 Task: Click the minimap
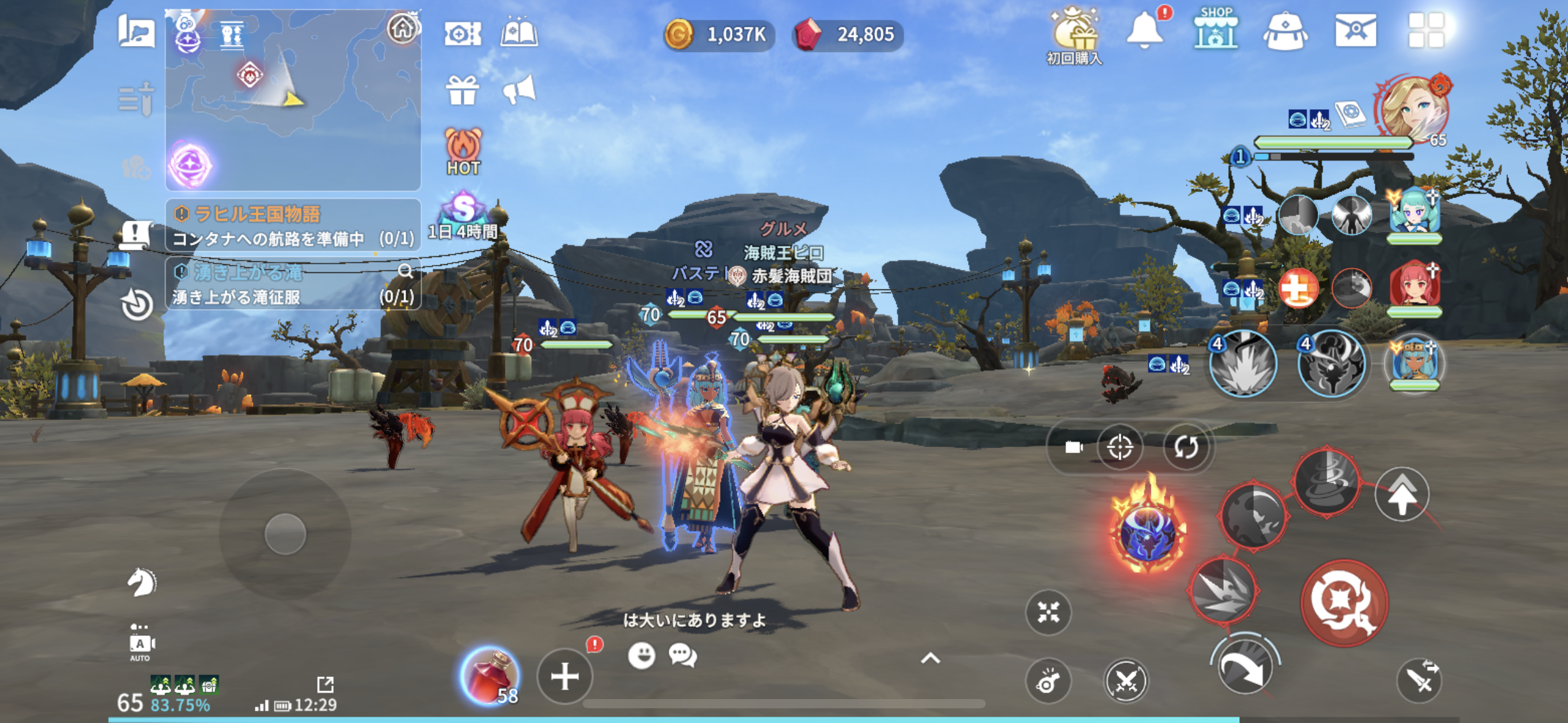tap(293, 98)
